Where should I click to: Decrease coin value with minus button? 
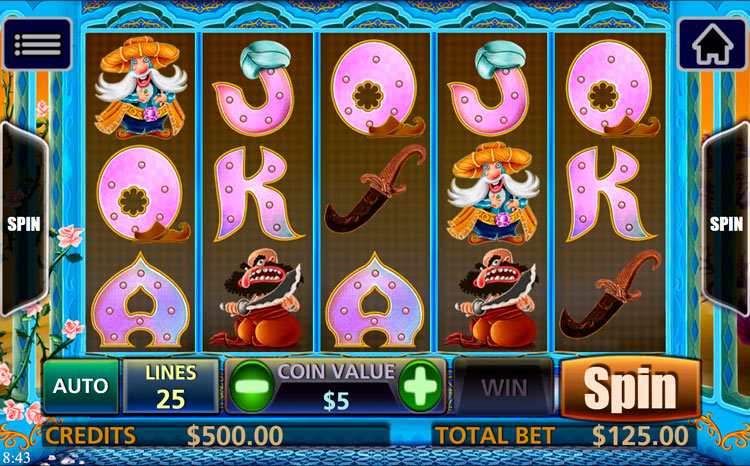click(250, 385)
